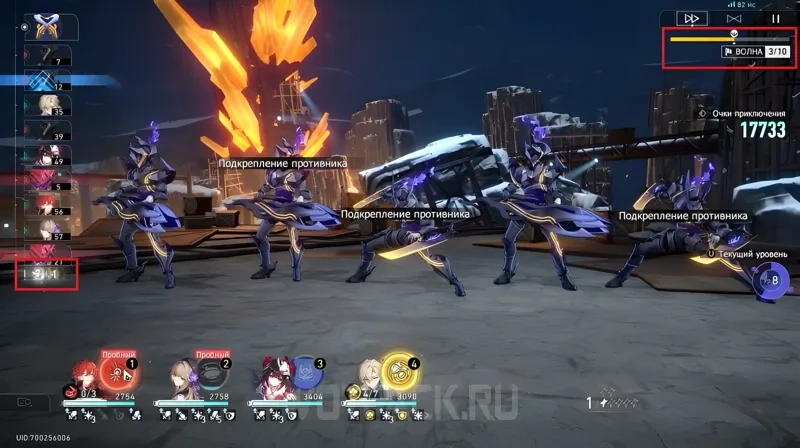
Task: Toggle auto-battle with the crossed-arrows icon
Action: (x=734, y=18)
